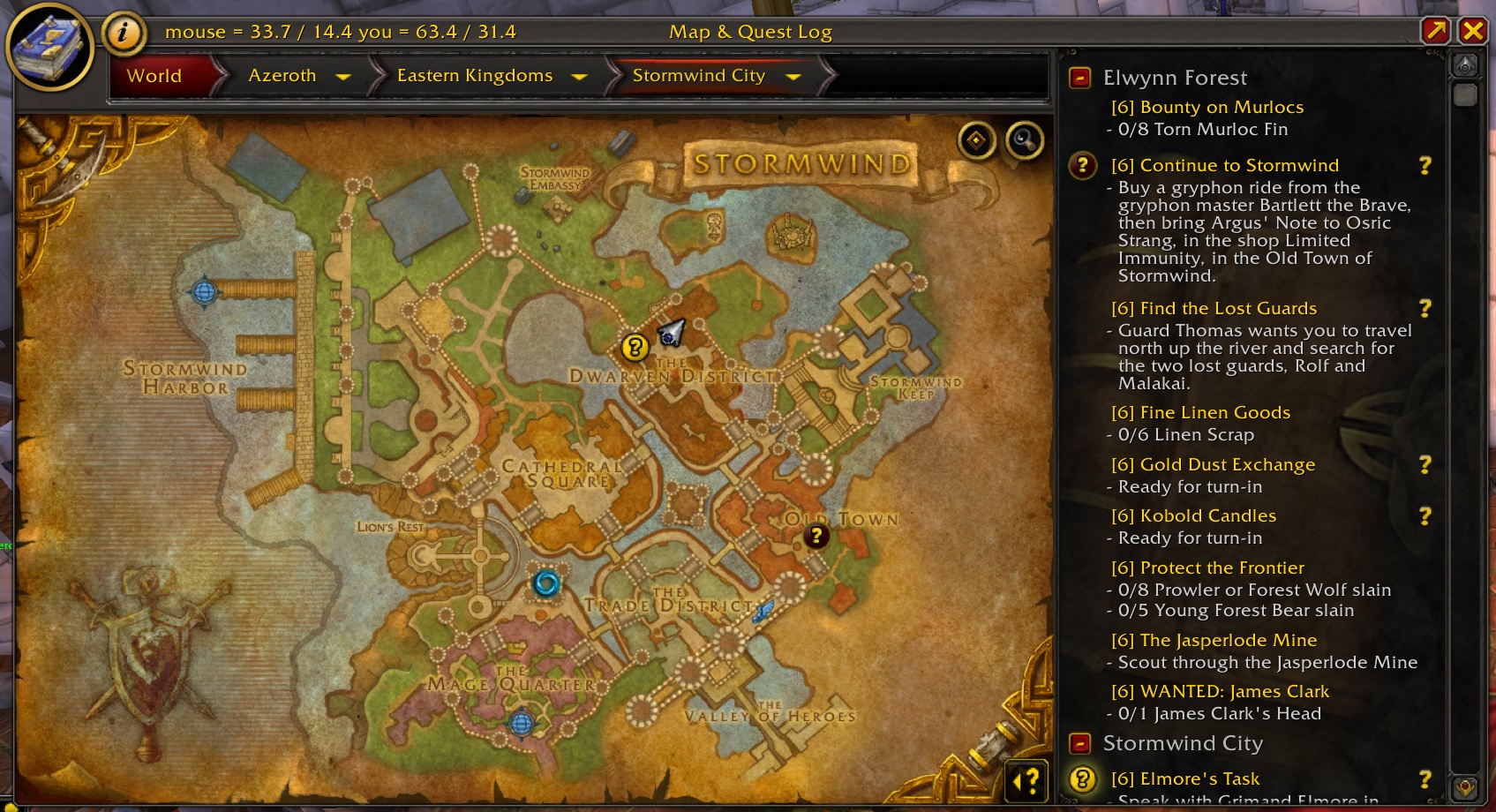Click the round info button
The height and width of the screenshot is (812, 1496).
click(x=124, y=34)
